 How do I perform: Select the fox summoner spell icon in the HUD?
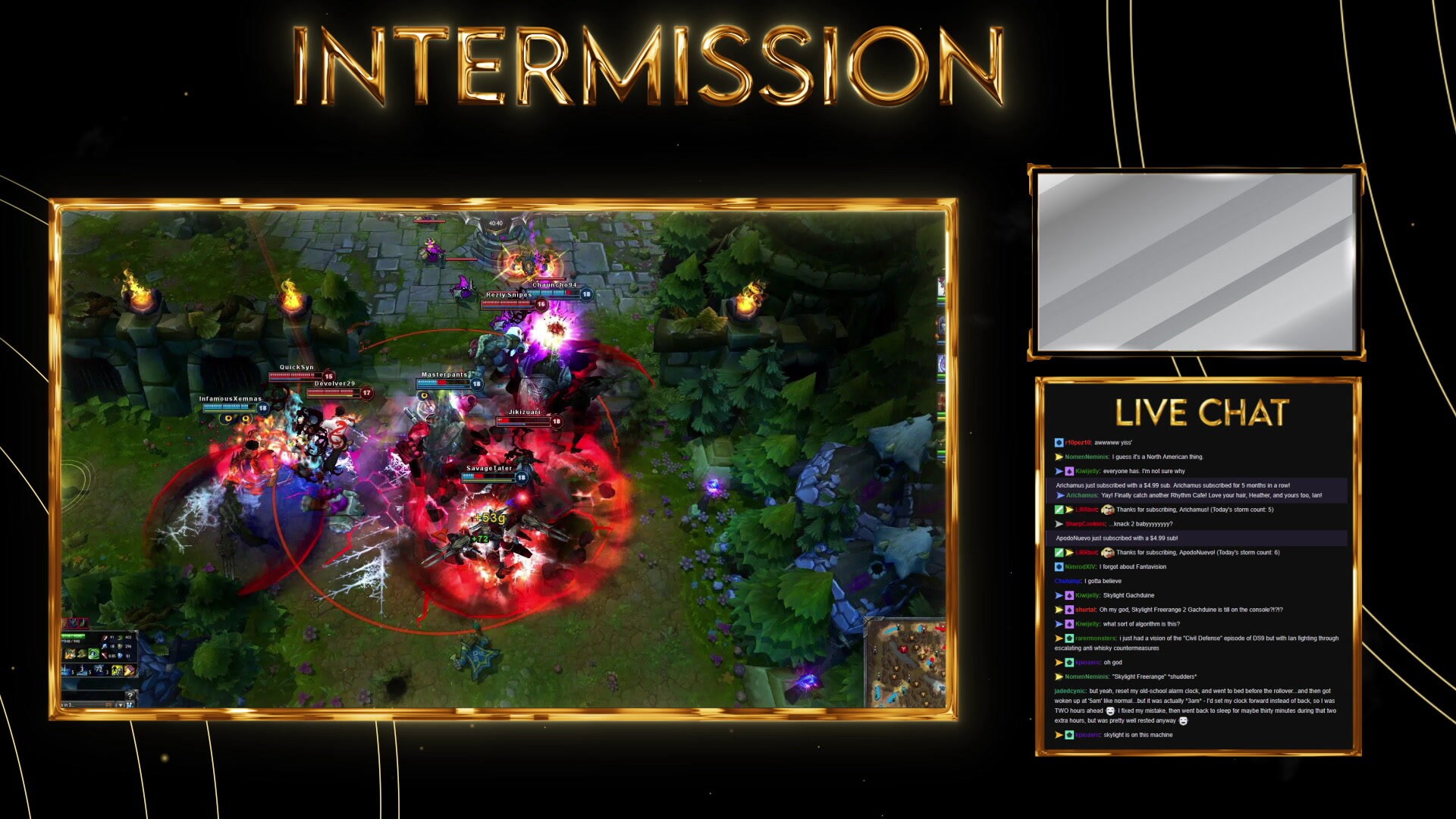click(70, 654)
